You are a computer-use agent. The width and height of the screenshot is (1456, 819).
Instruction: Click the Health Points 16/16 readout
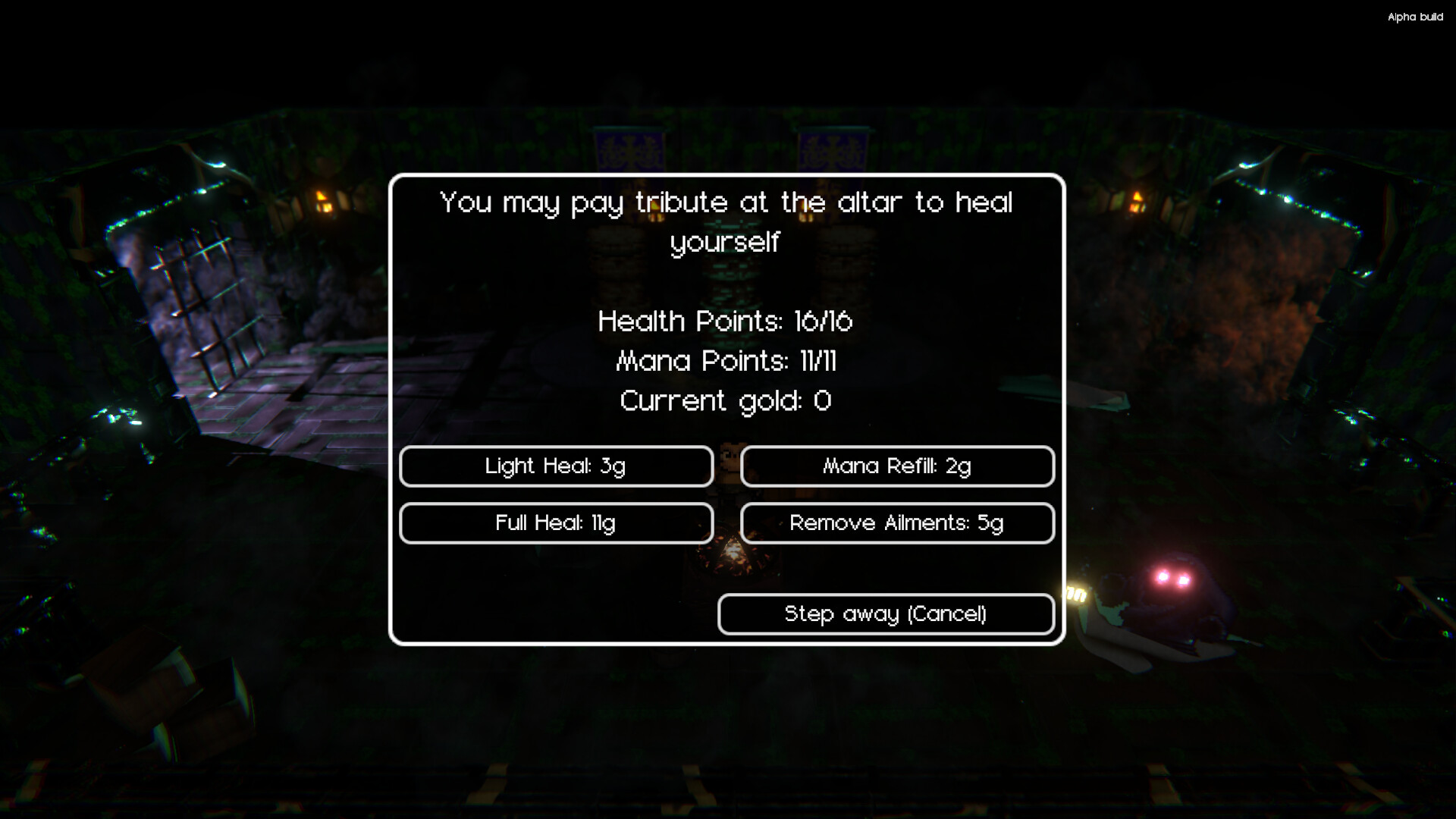point(725,321)
